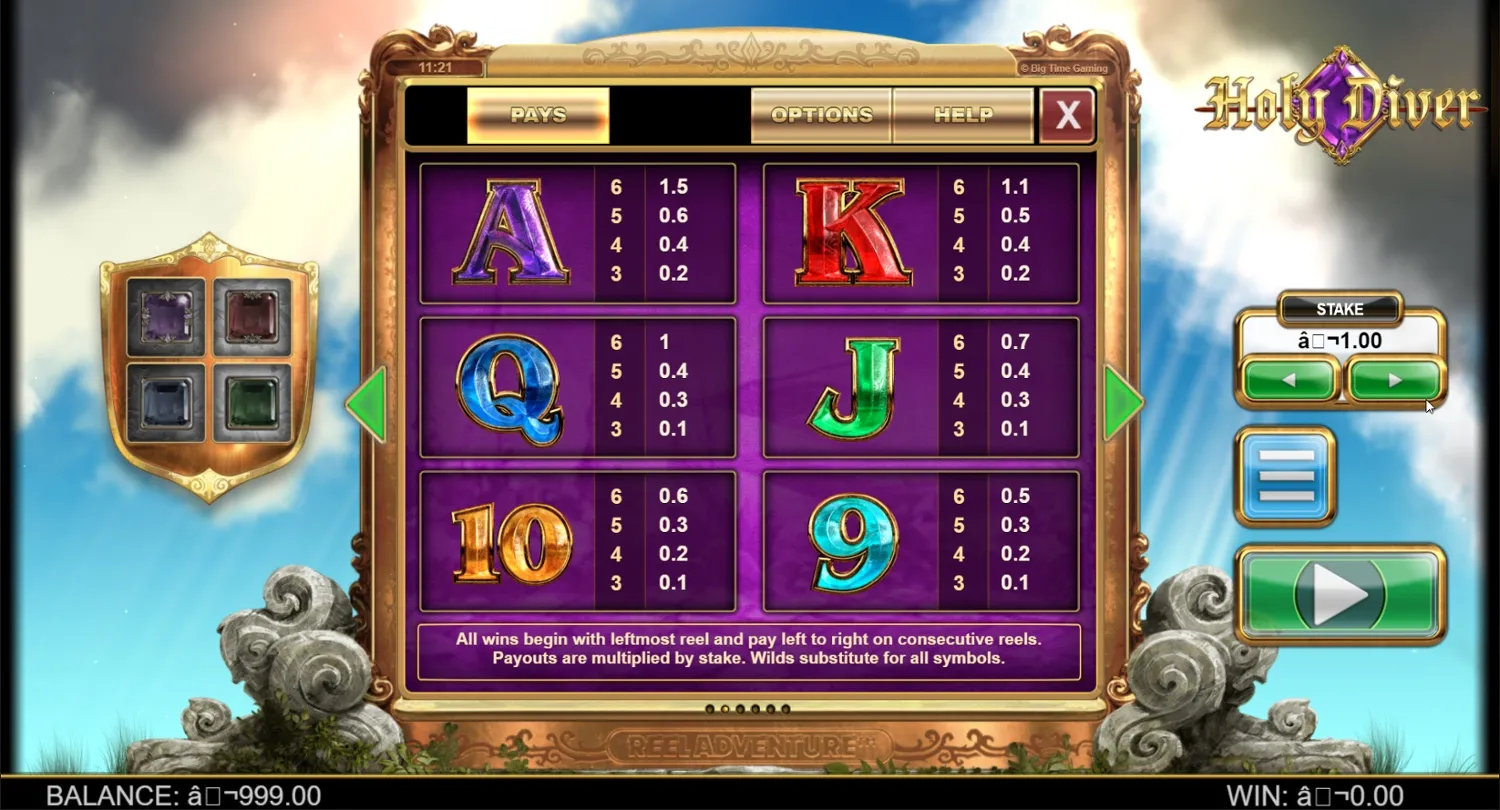
Task: Stay on the PAYS tab
Action: pos(538,115)
